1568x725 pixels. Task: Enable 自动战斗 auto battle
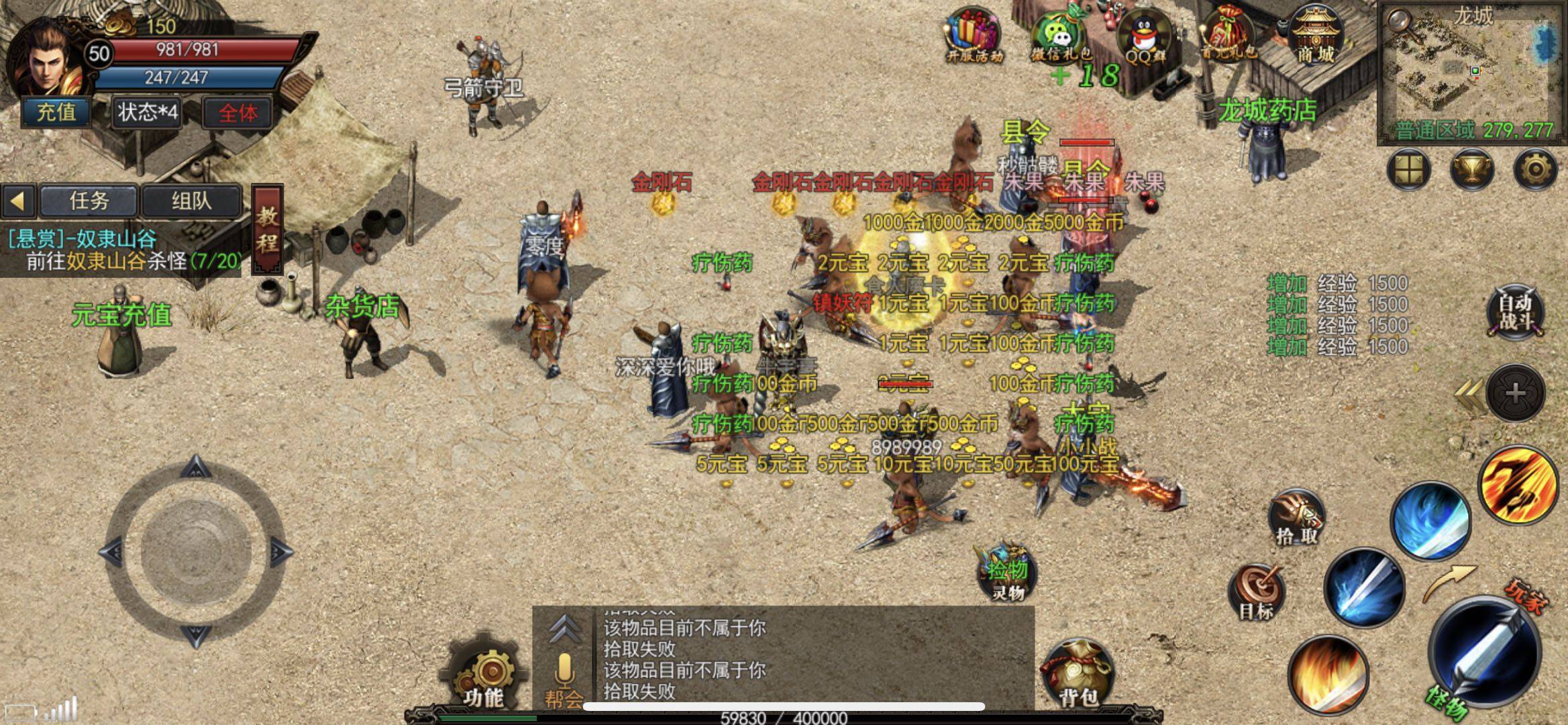click(x=1515, y=312)
